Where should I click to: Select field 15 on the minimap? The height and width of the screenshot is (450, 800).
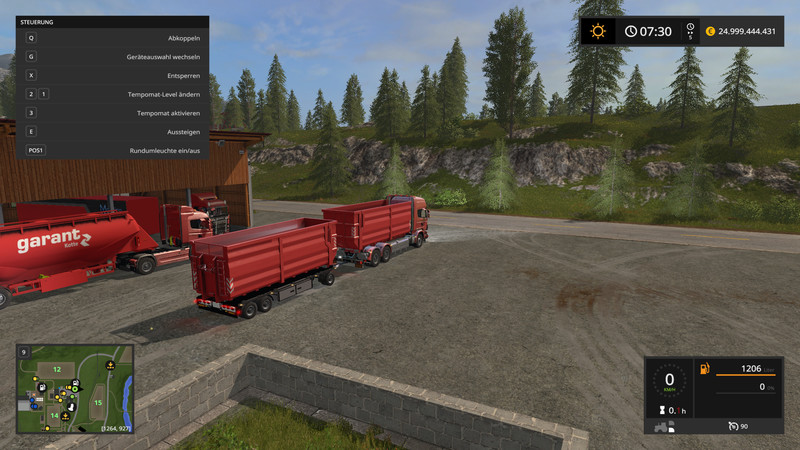click(97, 402)
